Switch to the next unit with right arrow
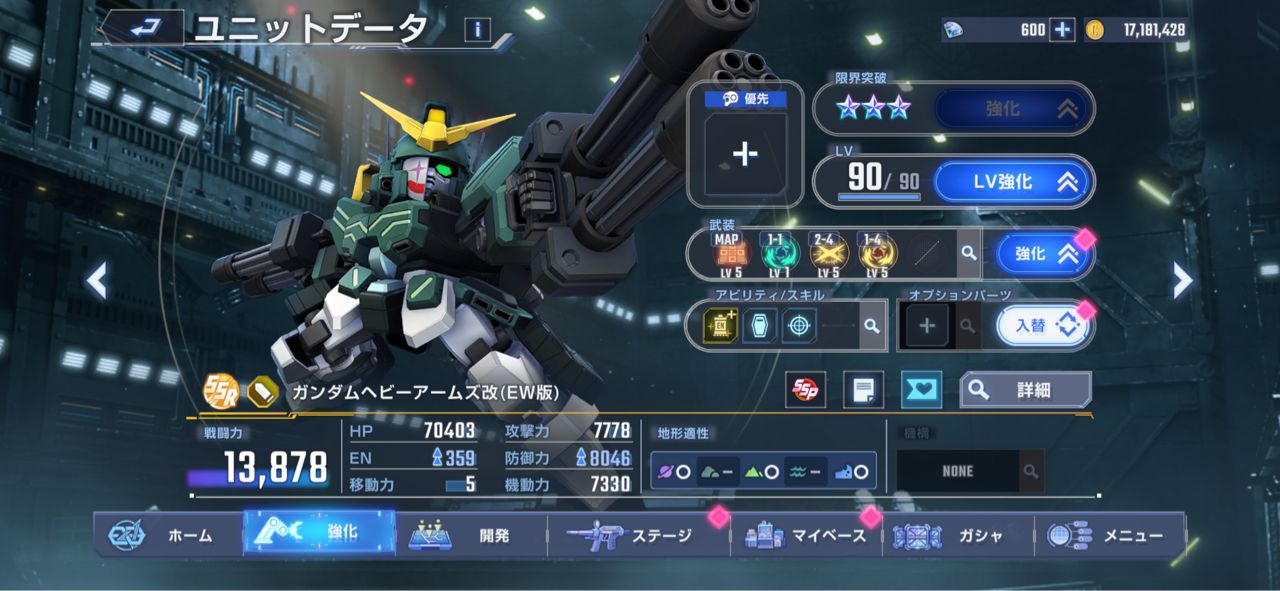Image resolution: width=1280 pixels, height=591 pixels. point(1182,281)
